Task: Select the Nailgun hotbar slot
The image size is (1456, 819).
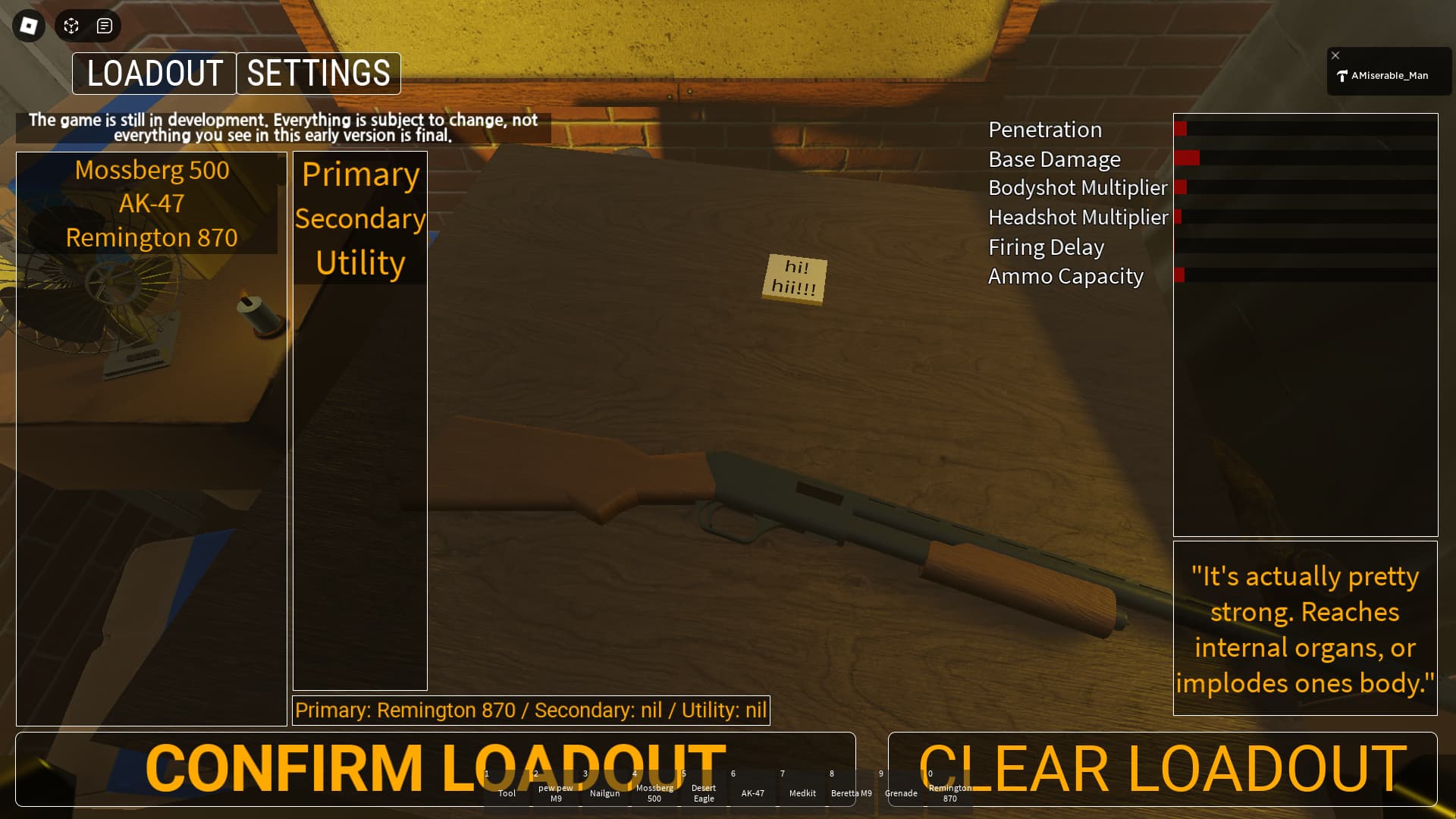Action: click(605, 792)
